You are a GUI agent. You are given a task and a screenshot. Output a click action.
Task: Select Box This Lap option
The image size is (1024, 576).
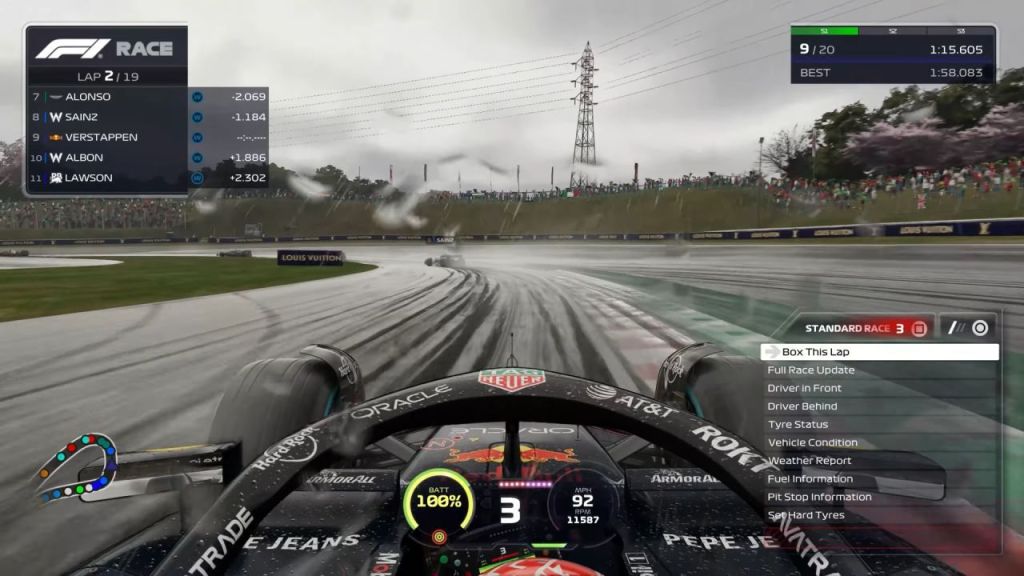tap(878, 352)
